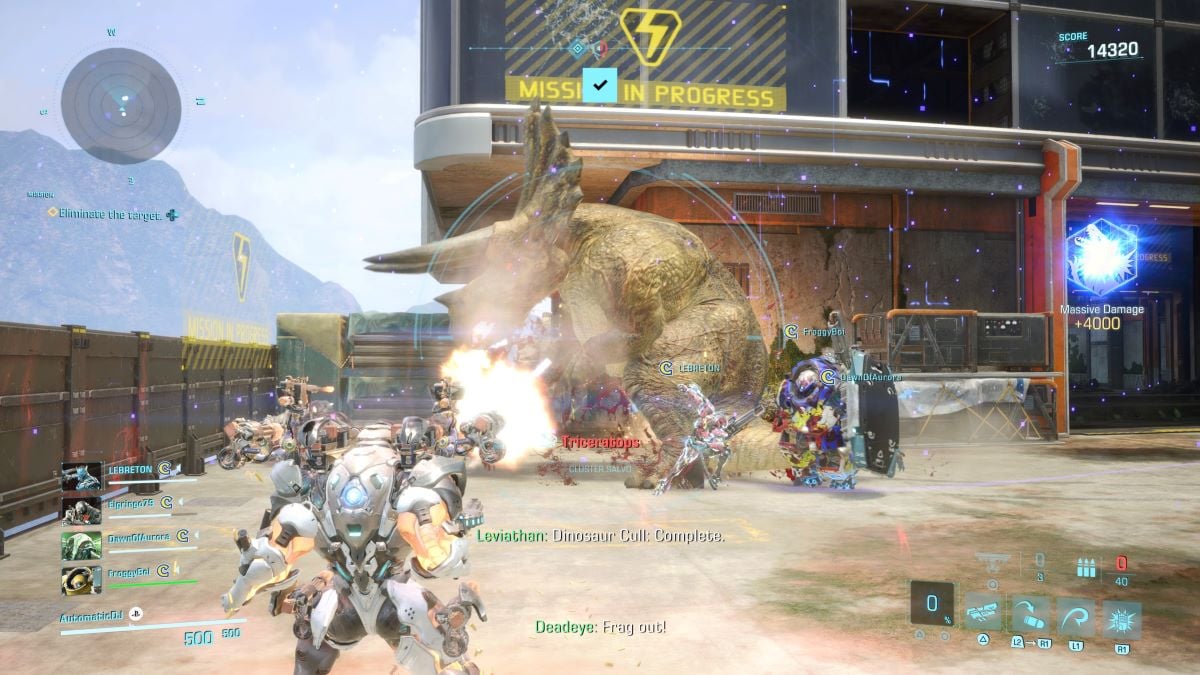Select the faded secondary weapon icon
Viewport: 1200px width, 675px height.
coord(992,563)
